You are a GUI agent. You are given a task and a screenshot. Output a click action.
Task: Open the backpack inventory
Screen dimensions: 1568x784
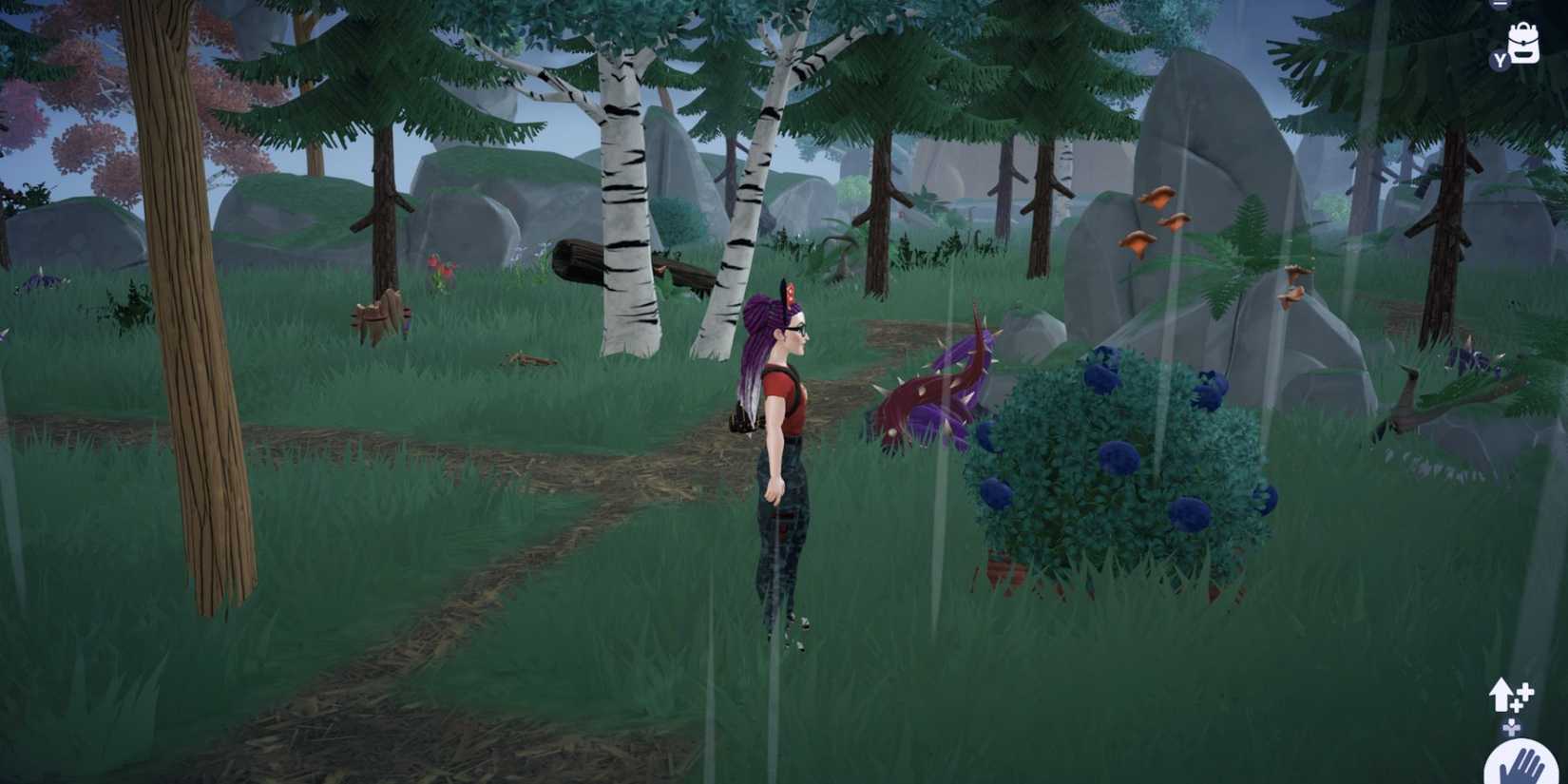coord(1523,46)
